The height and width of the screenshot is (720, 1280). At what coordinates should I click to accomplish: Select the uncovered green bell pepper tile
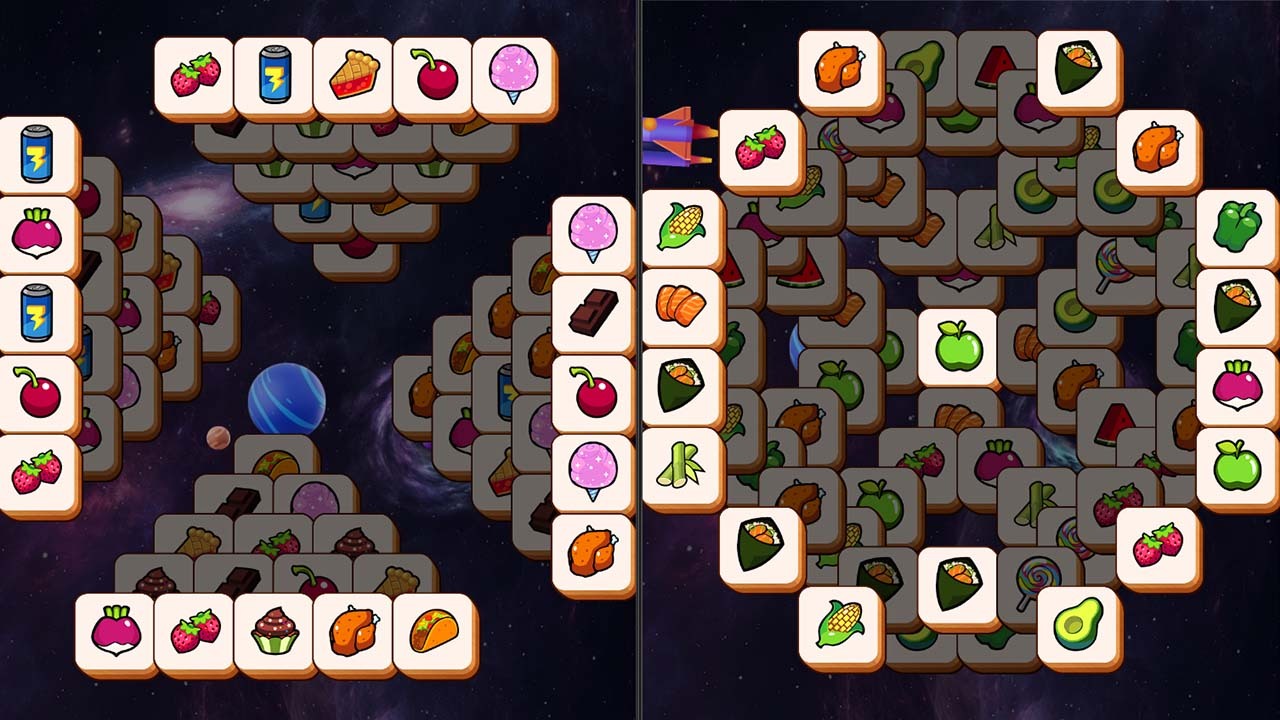tap(1236, 227)
